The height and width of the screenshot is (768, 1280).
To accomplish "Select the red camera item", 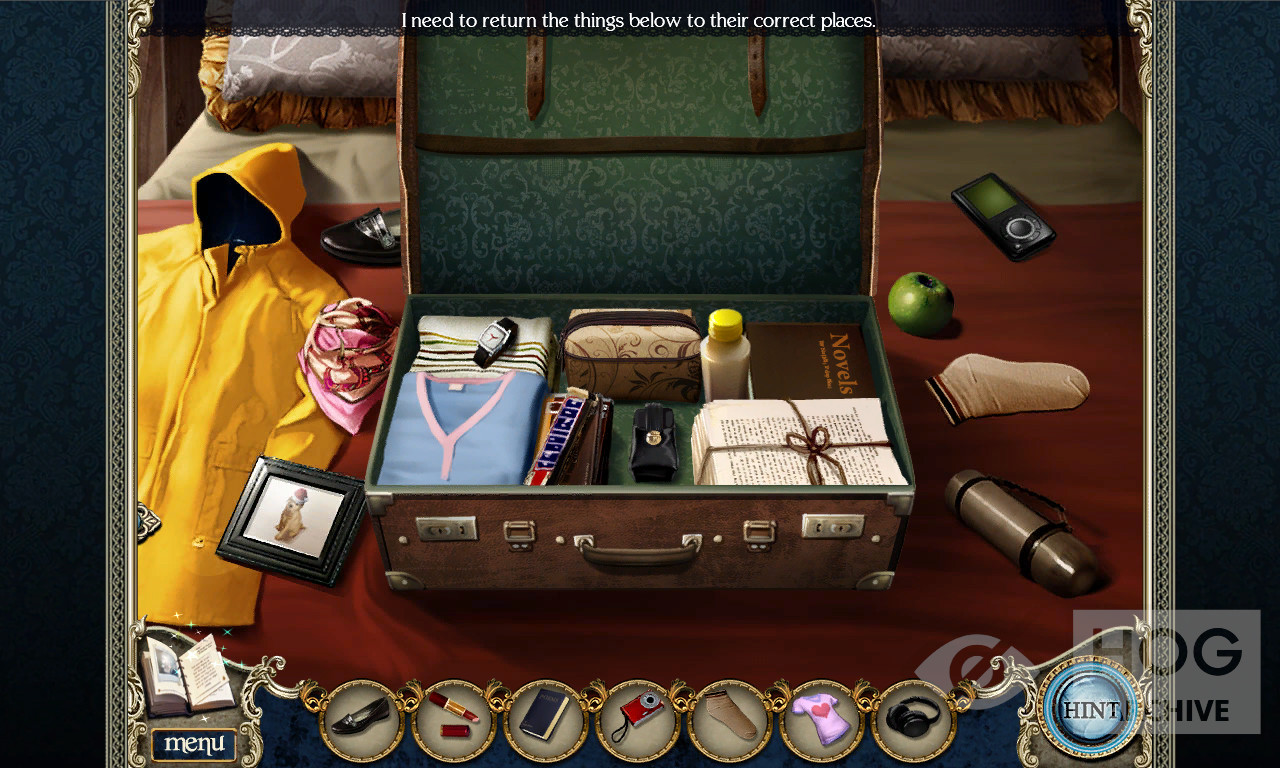I will point(637,717).
